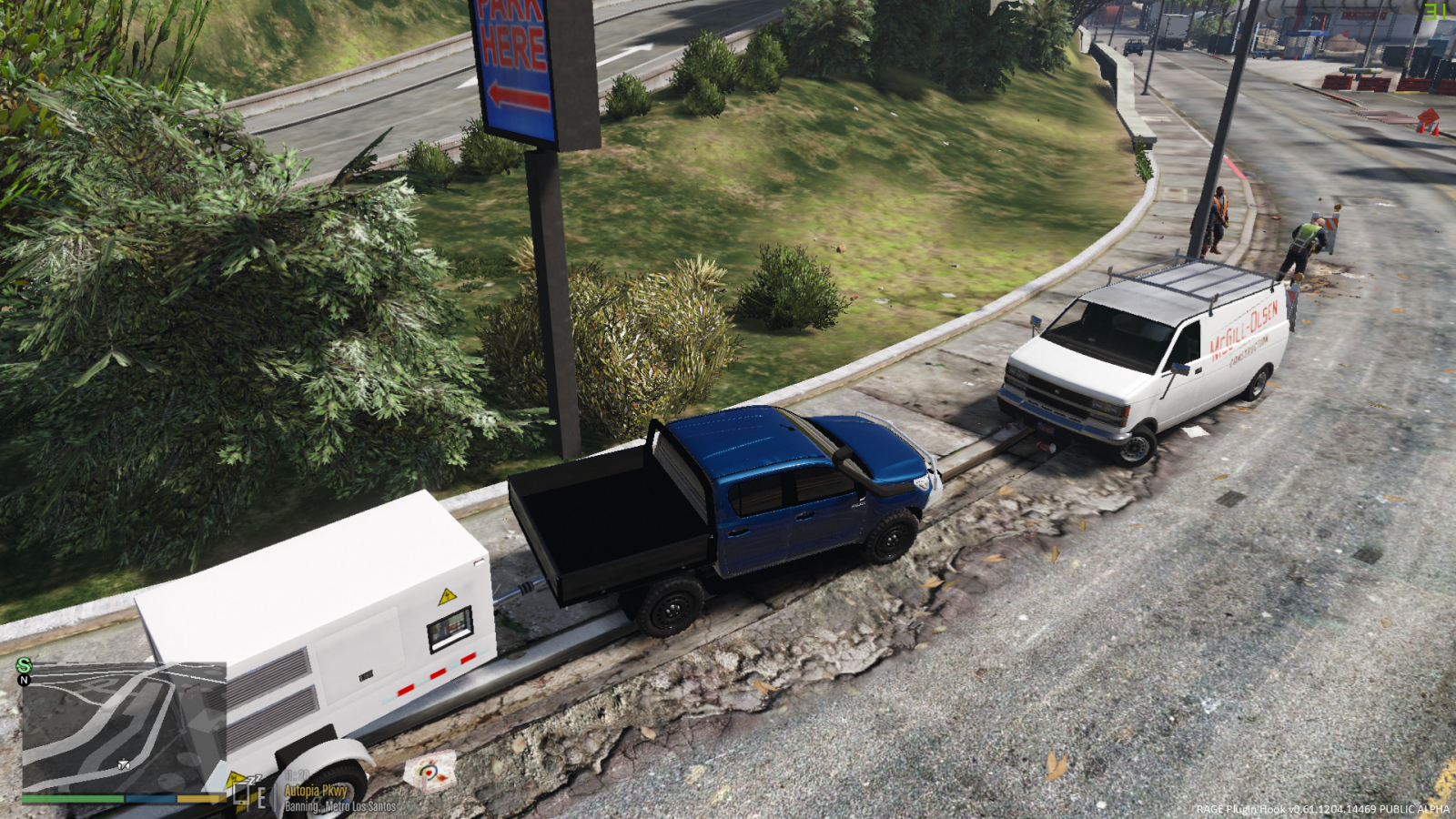The width and height of the screenshot is (1456, 819).
Task: Open the minimap radar
Action: pos(124,728)
